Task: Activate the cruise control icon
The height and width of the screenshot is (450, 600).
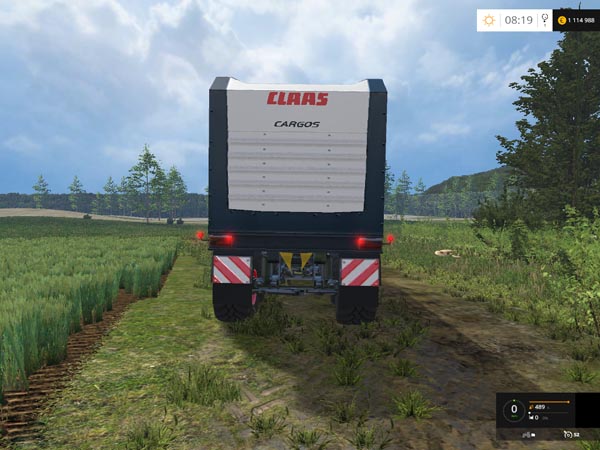Action: click(568, 435)
